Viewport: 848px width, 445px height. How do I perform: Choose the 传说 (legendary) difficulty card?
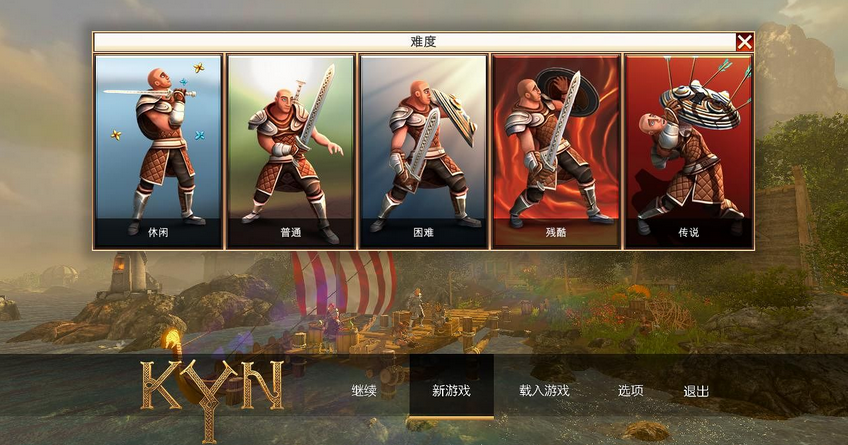point(688,150)
